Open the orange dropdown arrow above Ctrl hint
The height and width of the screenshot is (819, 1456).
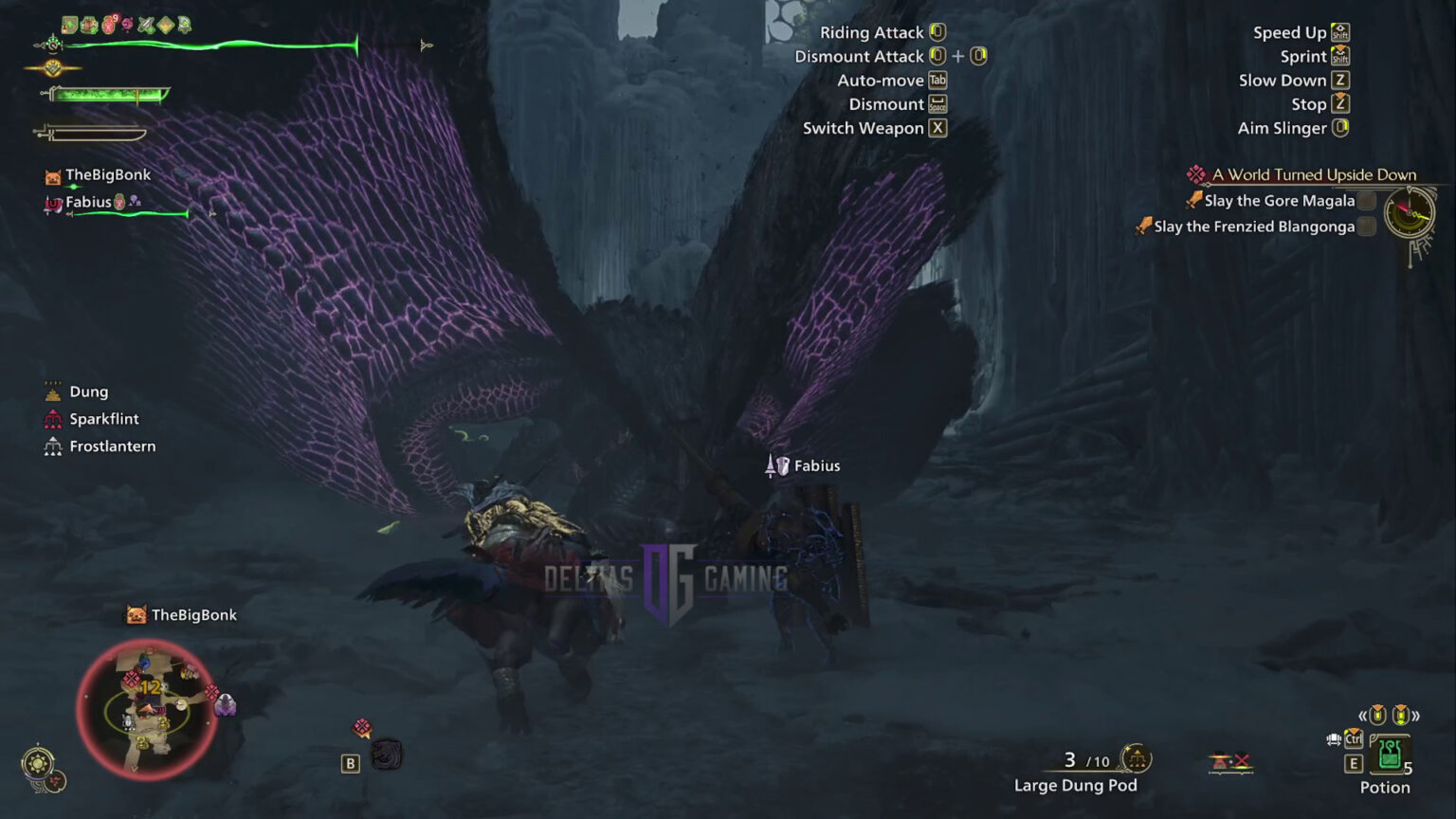pos(1354,732)
